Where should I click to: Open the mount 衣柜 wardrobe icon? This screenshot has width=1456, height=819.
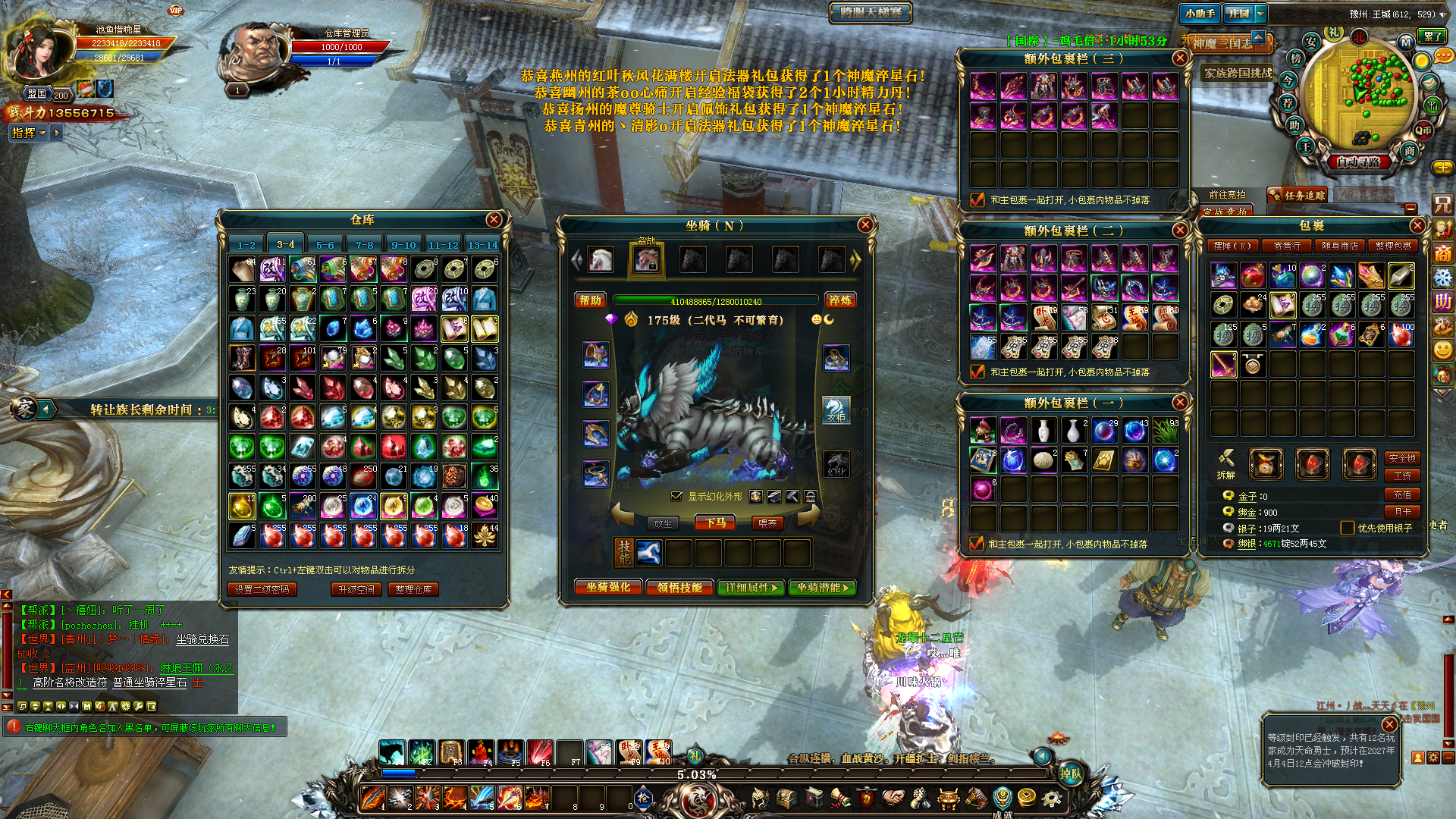(836, 410)
